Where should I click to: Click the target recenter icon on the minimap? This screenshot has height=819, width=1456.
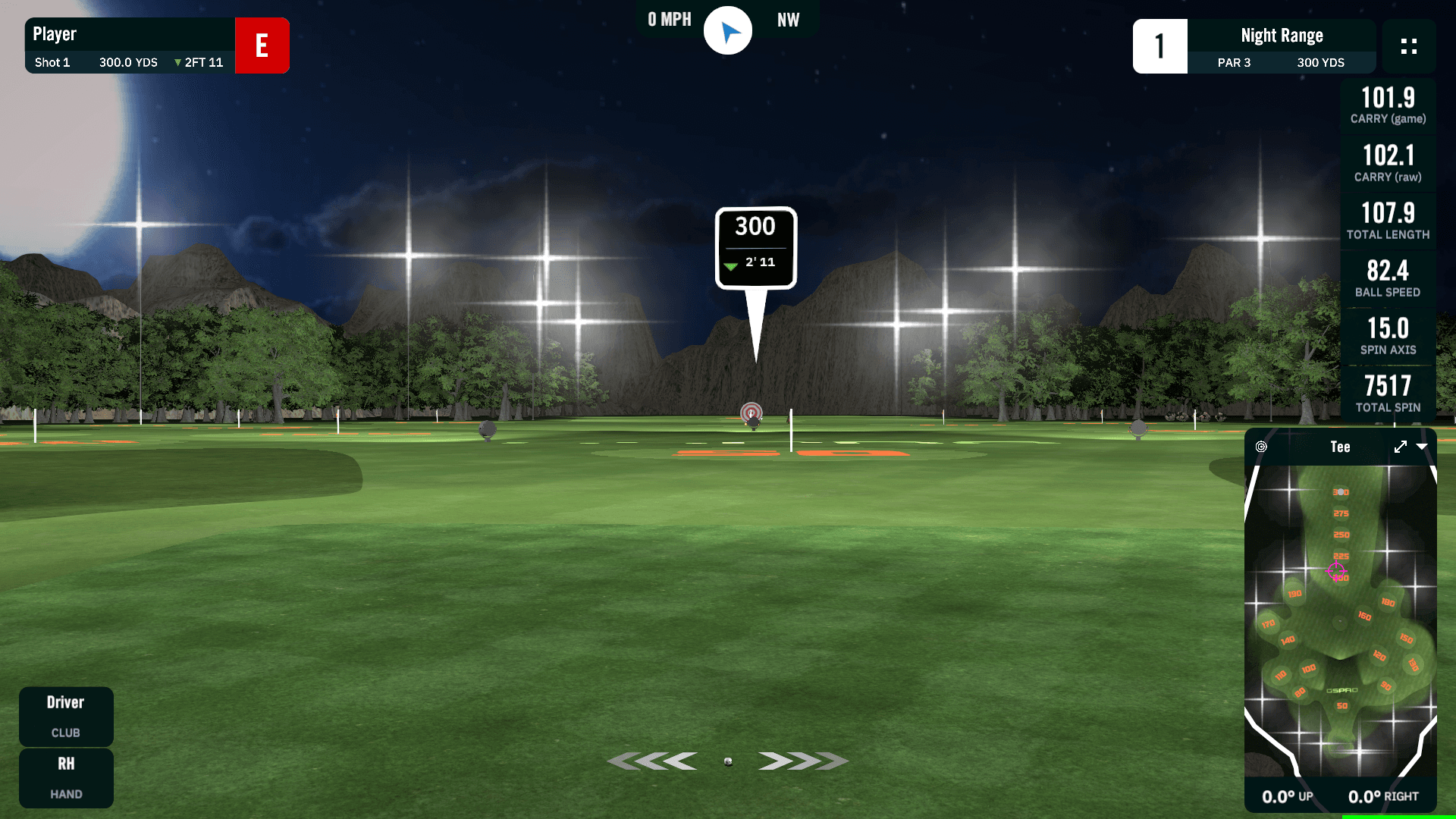tap(1261, 447)
